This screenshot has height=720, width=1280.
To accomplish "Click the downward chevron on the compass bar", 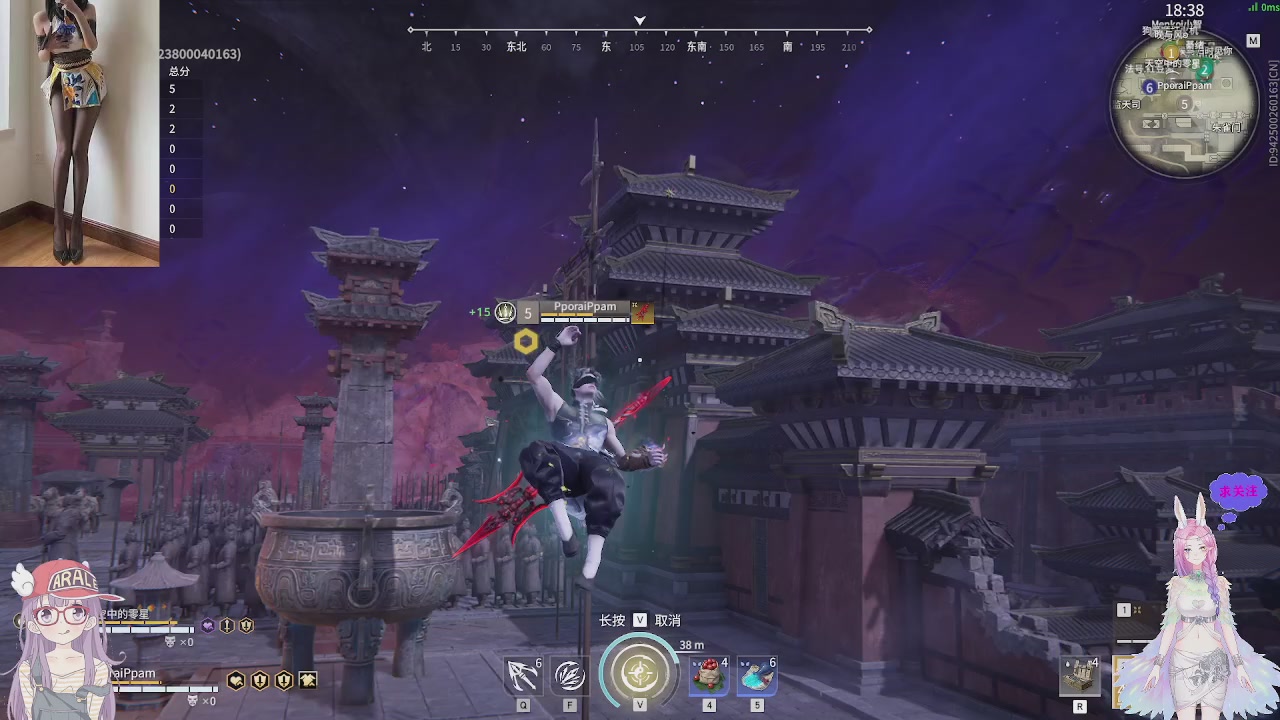I will coord(639,20).
